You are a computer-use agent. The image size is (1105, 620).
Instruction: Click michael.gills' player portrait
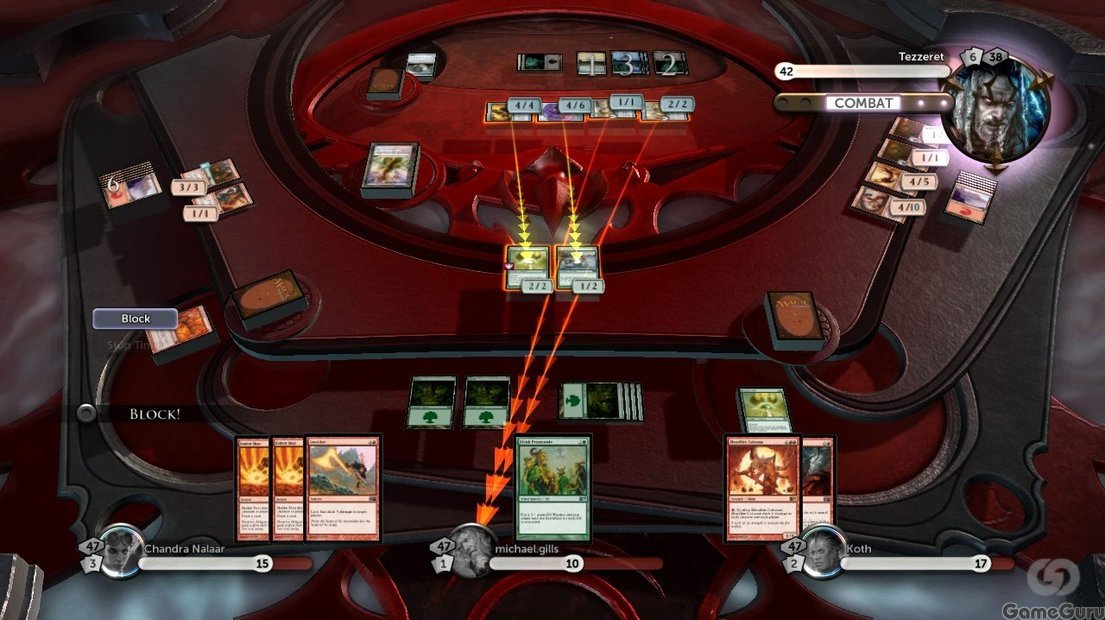(472, 549)
